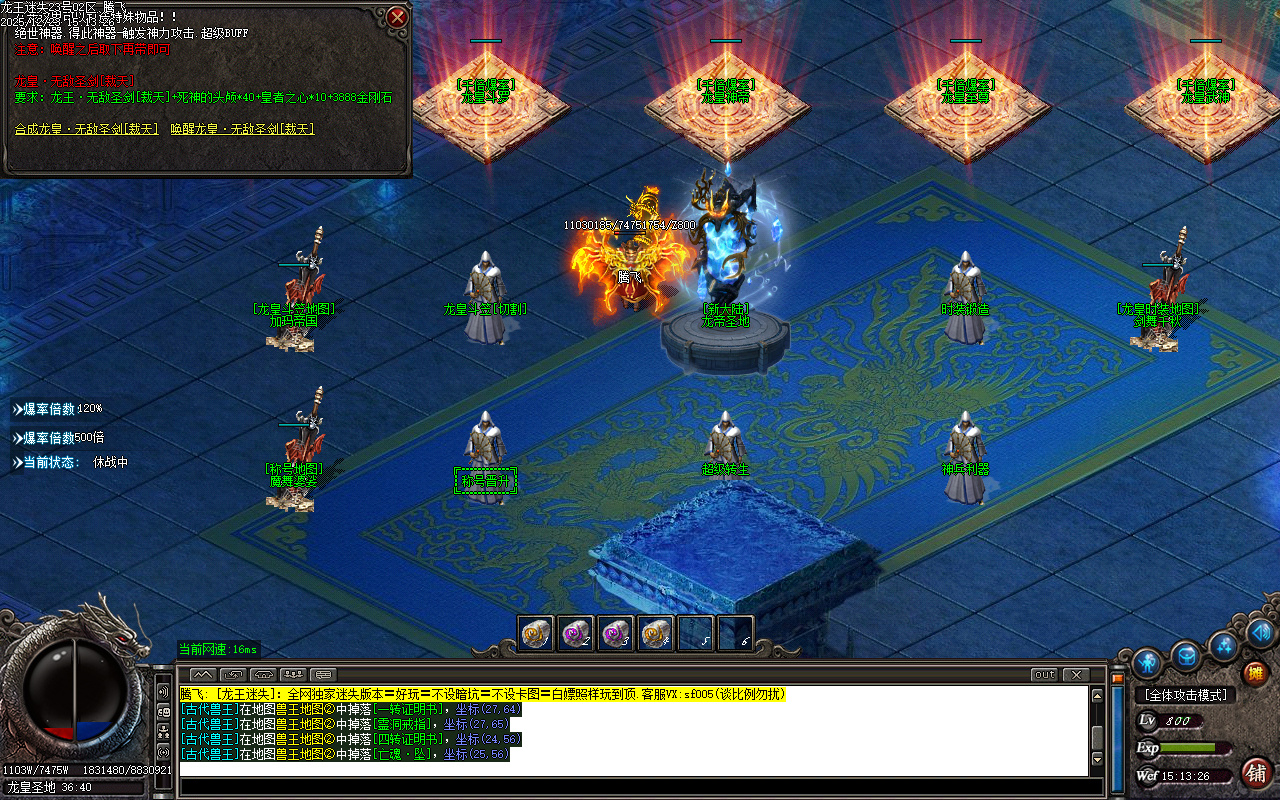This screenshot has height=800, width=1280.
Task: Click the mountain-shaped chat toolbar button
Action: tap(203, 674)
